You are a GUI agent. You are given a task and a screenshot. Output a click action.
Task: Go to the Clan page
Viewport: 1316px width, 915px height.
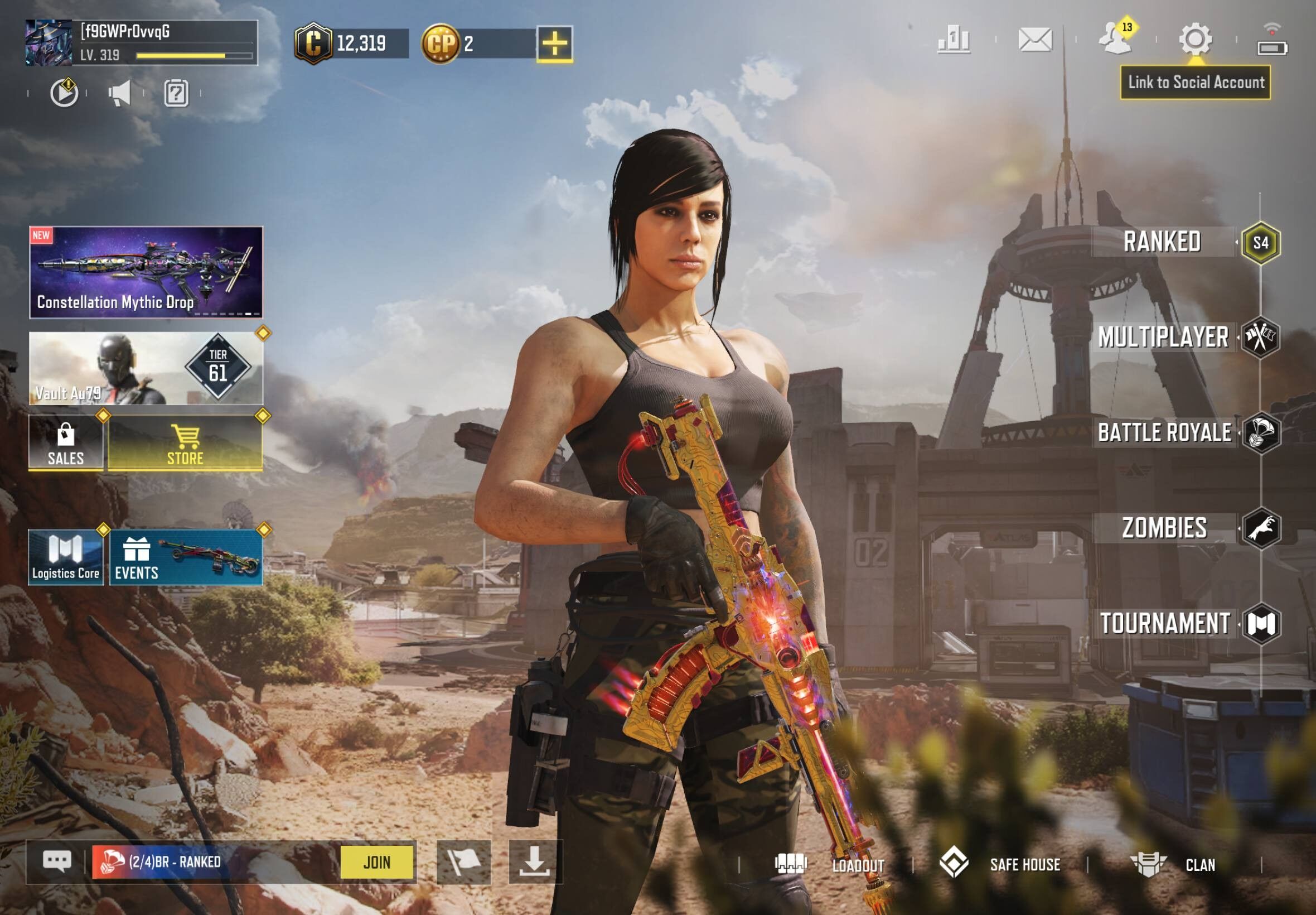[1174, 865]
